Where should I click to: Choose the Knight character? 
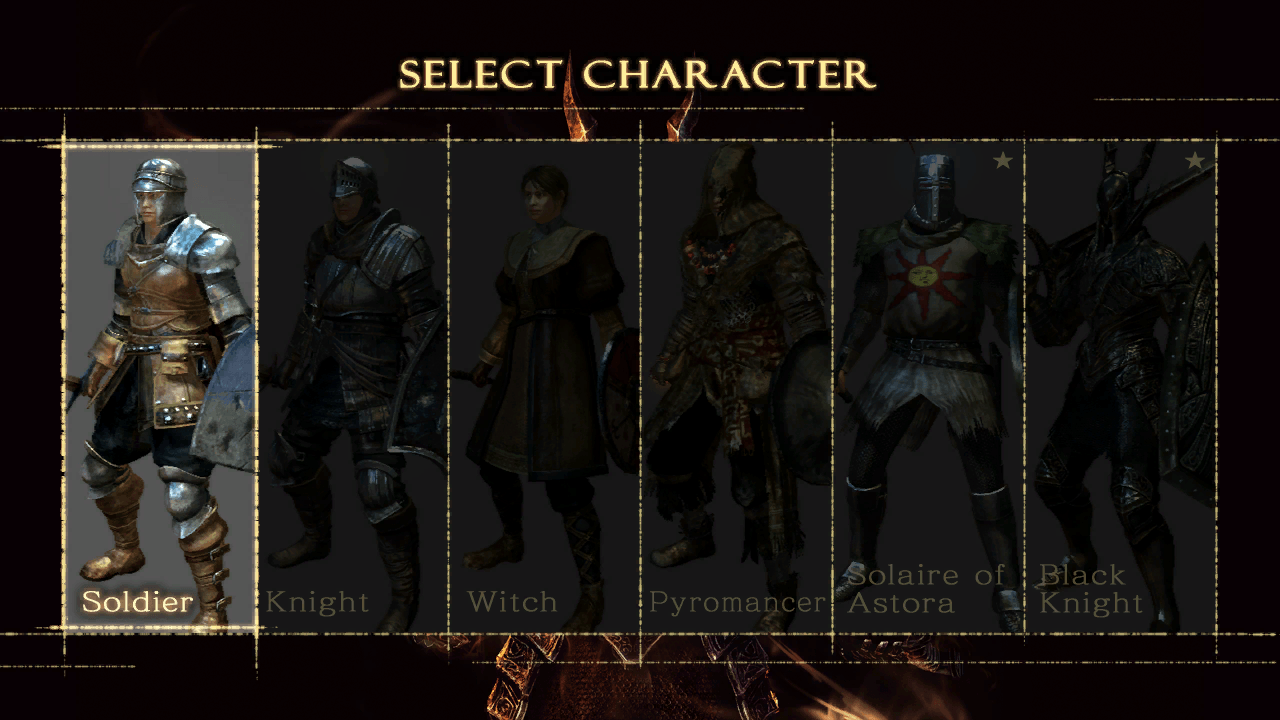click(x=352, y=385)
